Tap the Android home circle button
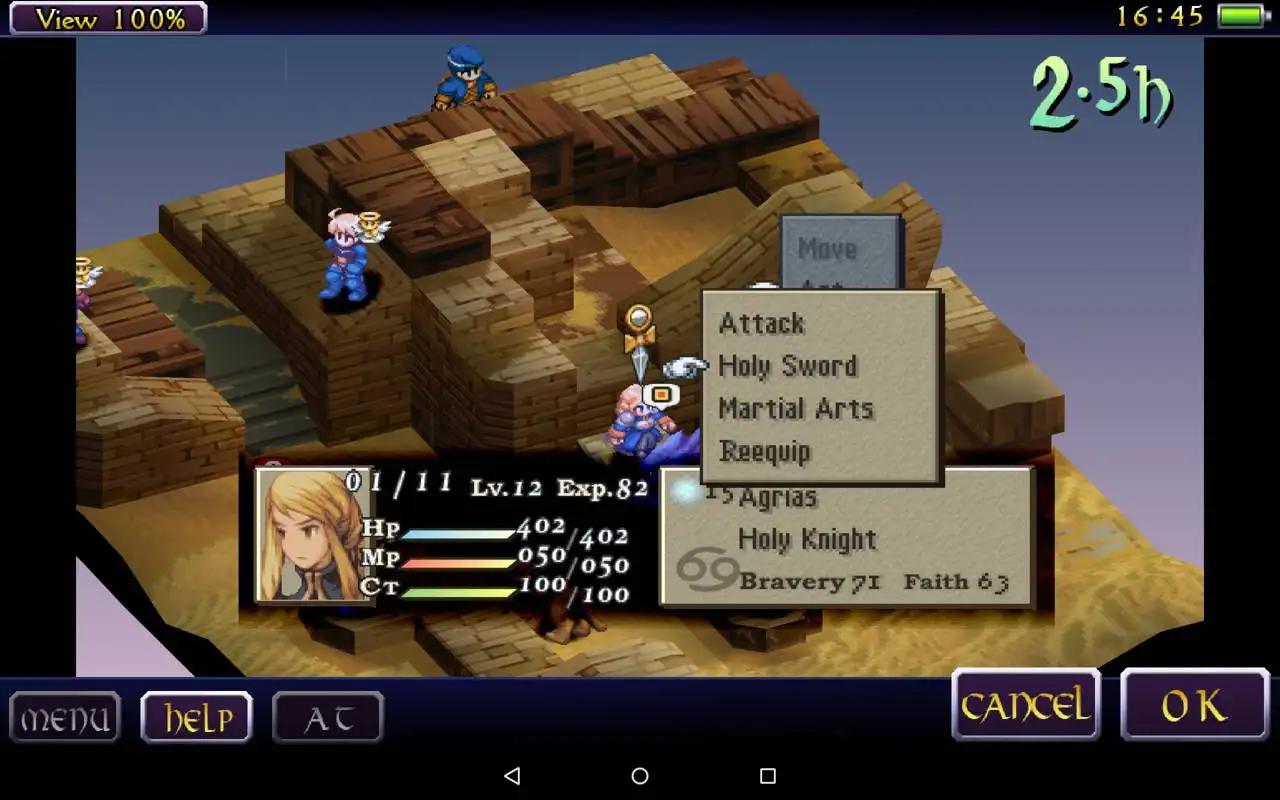This screenshot has width=1280, height=800. pyautogui.click(x=640, y=776)
